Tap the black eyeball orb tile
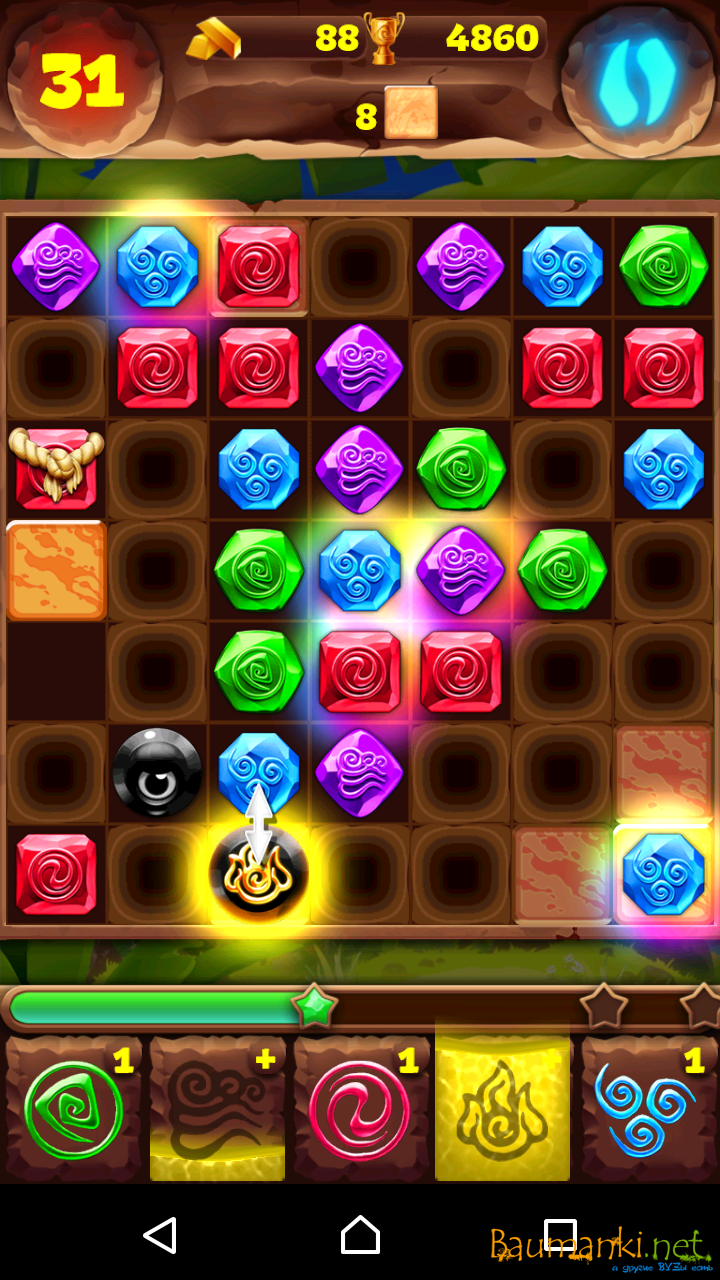This screenshot has height=1280, width=720. coord(157,772)
